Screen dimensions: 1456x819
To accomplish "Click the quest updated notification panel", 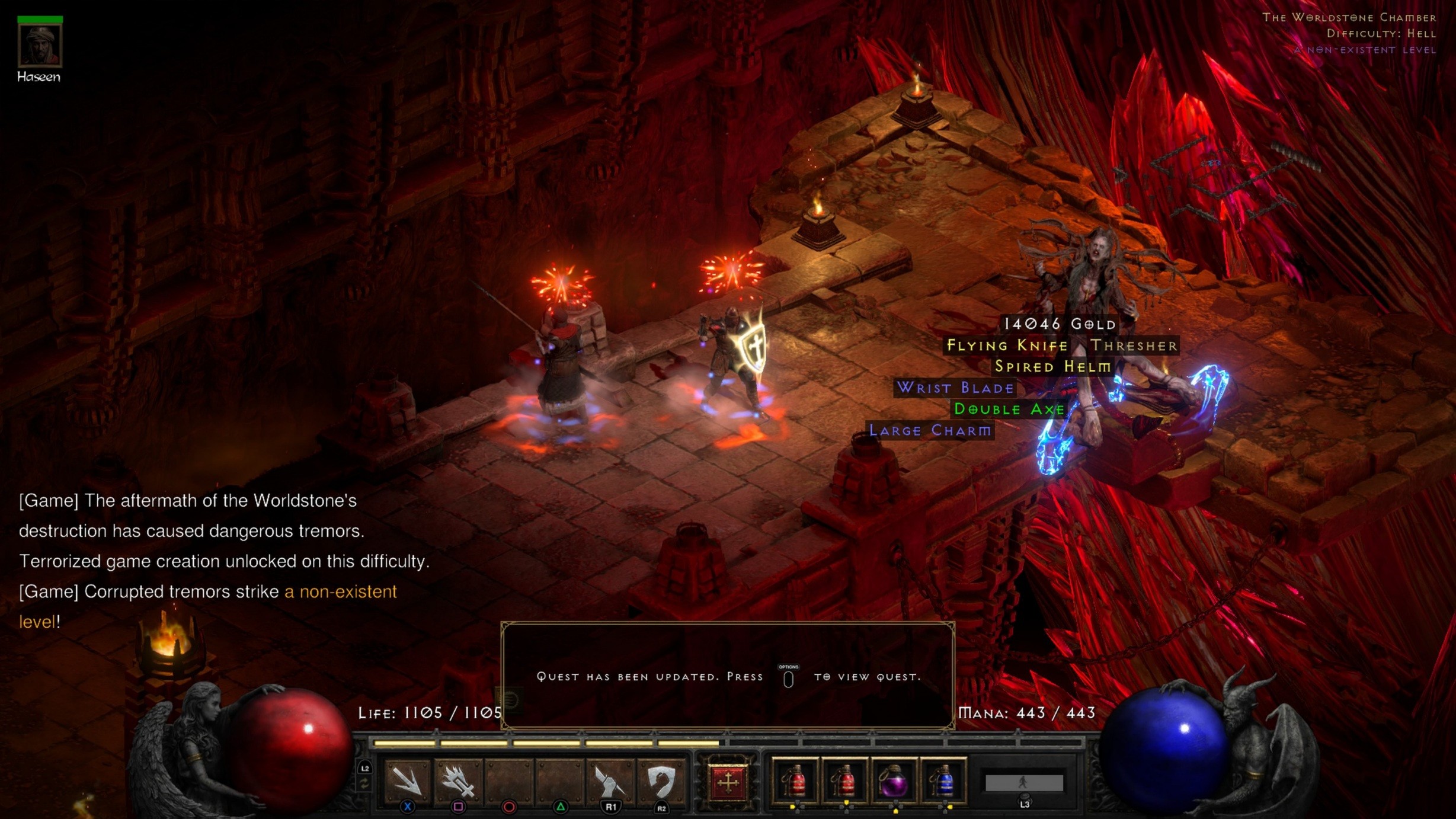I will 728,676.
